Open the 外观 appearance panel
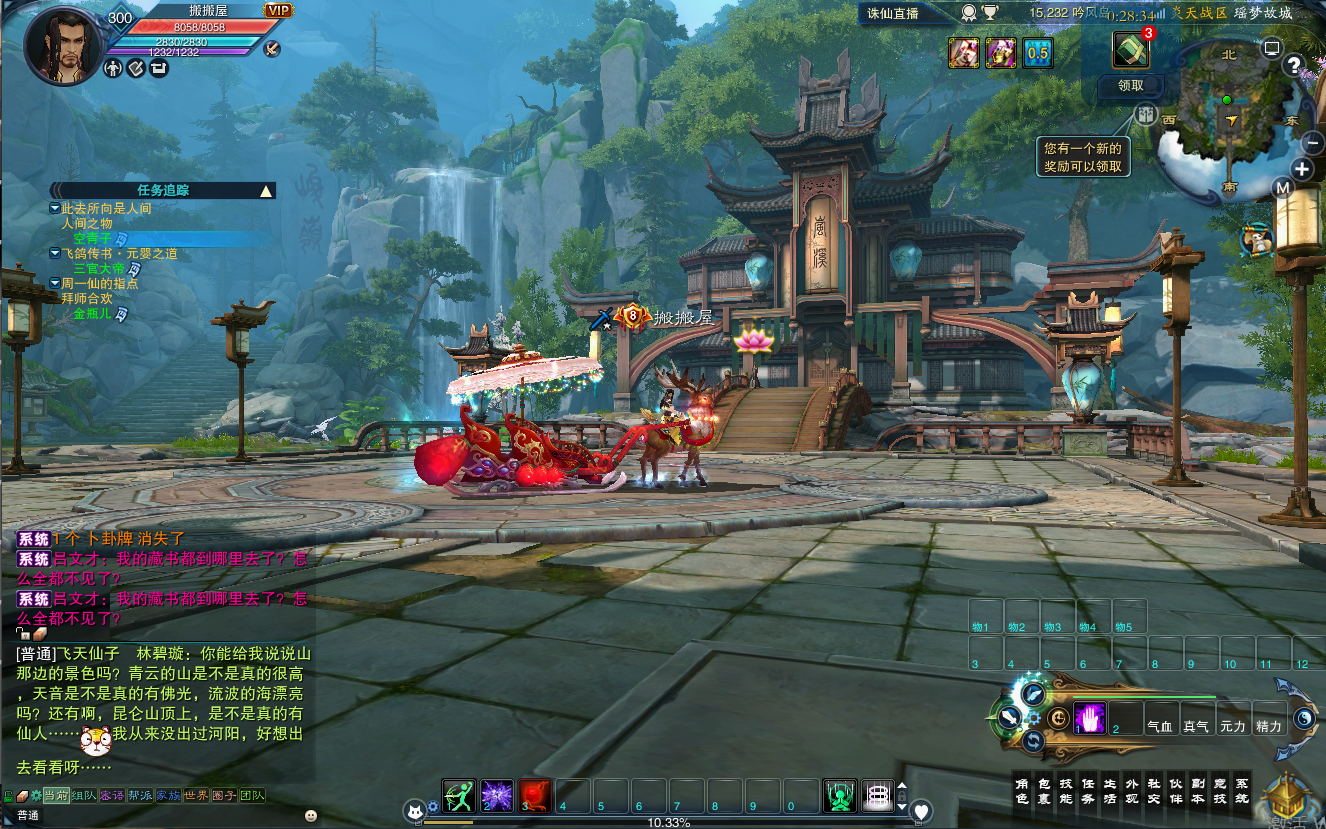 [1132, 790]
